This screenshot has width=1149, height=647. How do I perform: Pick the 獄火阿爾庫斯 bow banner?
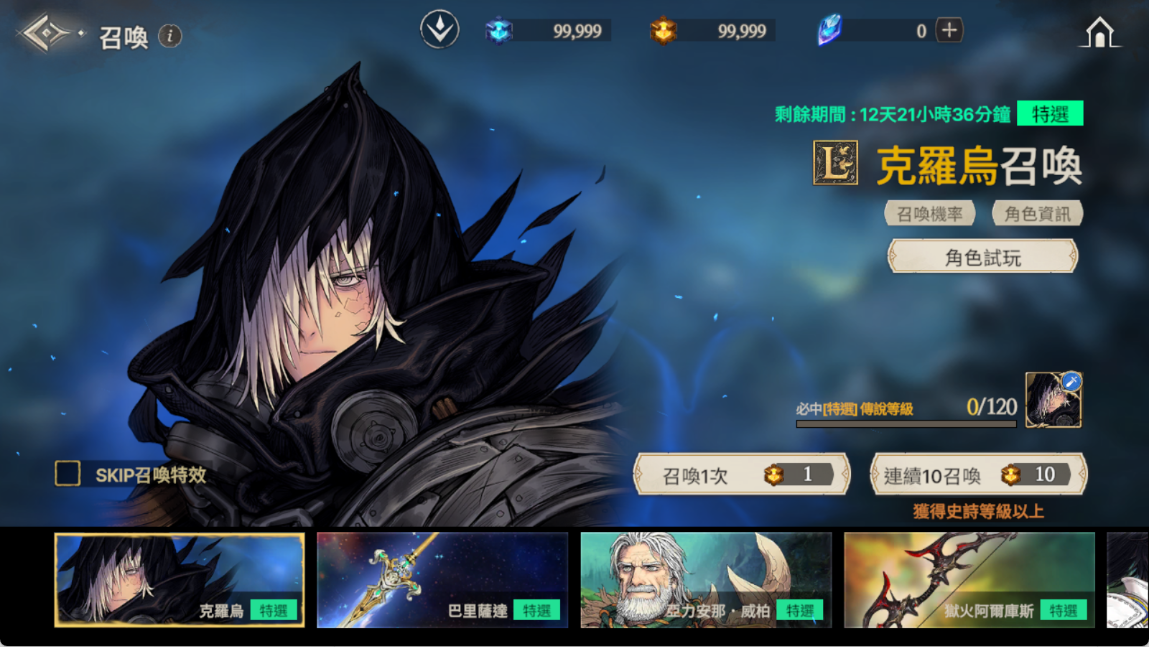(x=969, y=580)
